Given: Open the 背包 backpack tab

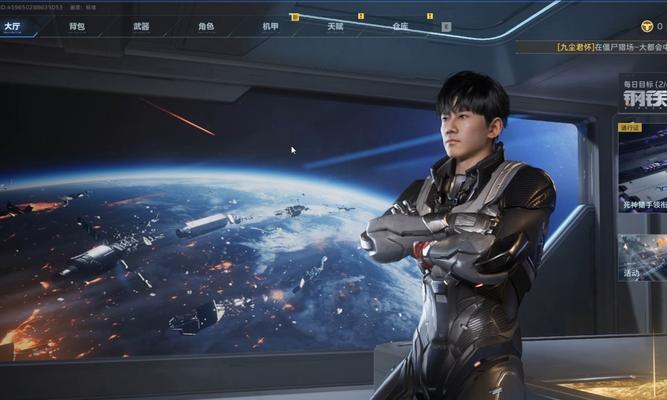Looking at the screenshot, I should point(77,26).
